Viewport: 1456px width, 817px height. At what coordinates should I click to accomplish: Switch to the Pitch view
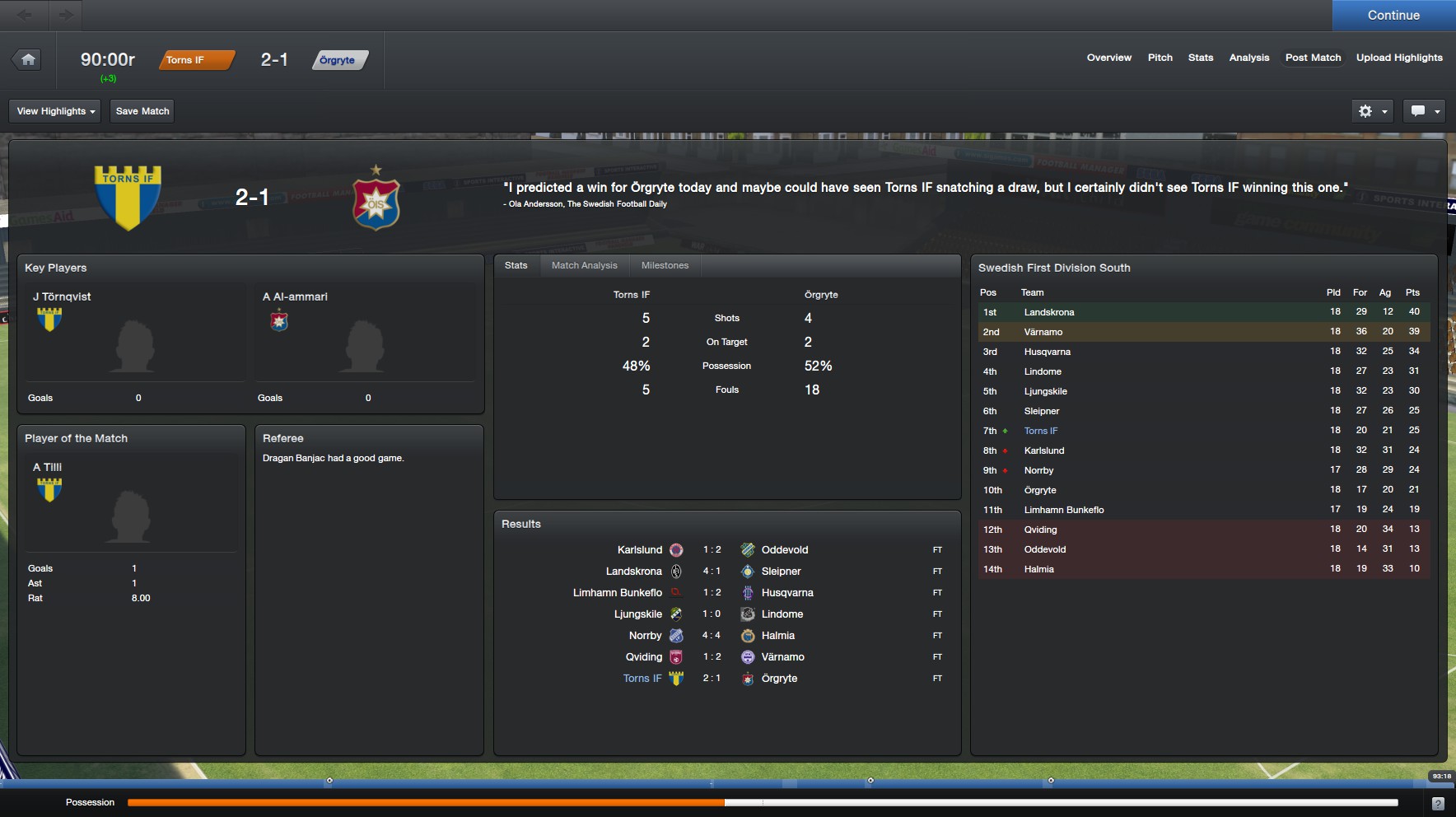(1160, 58)
